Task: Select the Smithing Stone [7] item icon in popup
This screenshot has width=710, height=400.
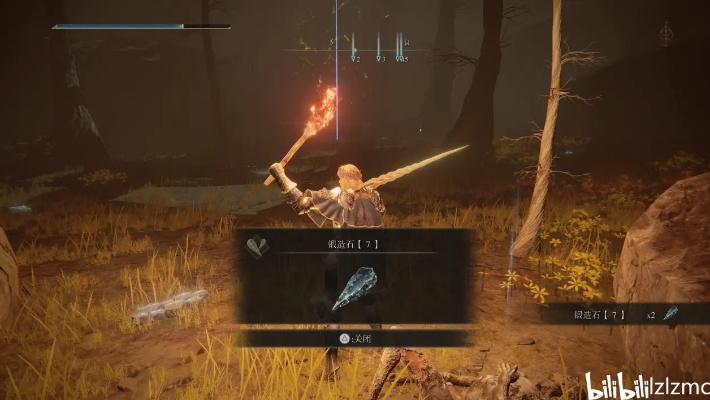Action: coord(355,290)
